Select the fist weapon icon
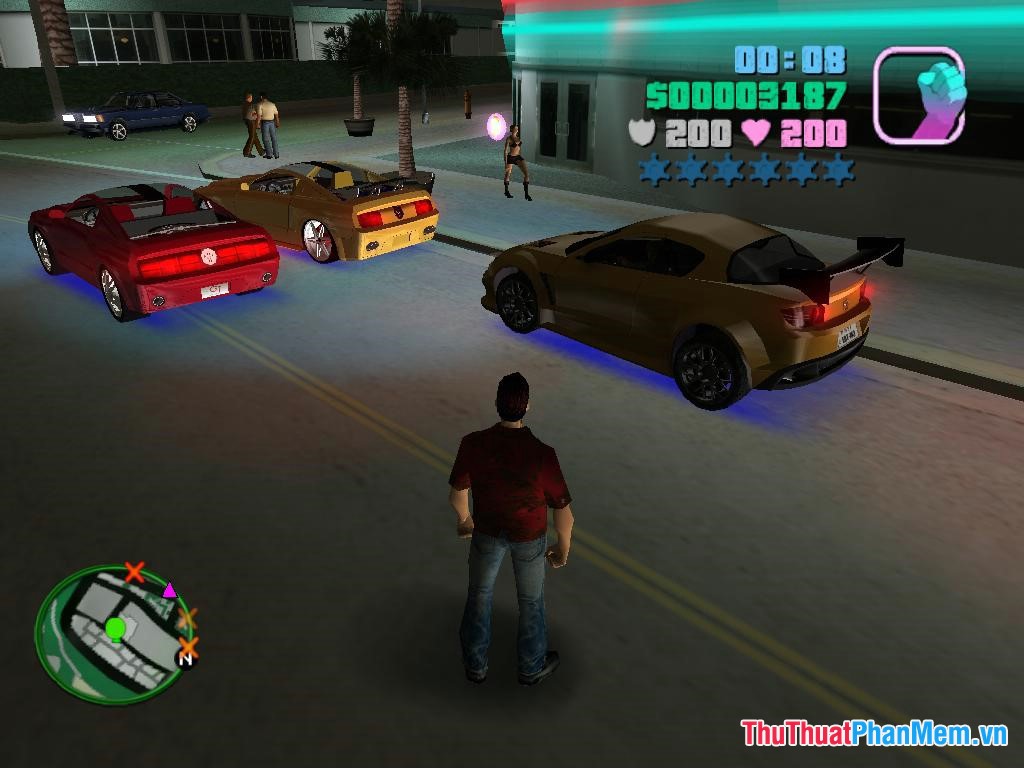Screen dimensions: 1024x768 pos(918,95)
